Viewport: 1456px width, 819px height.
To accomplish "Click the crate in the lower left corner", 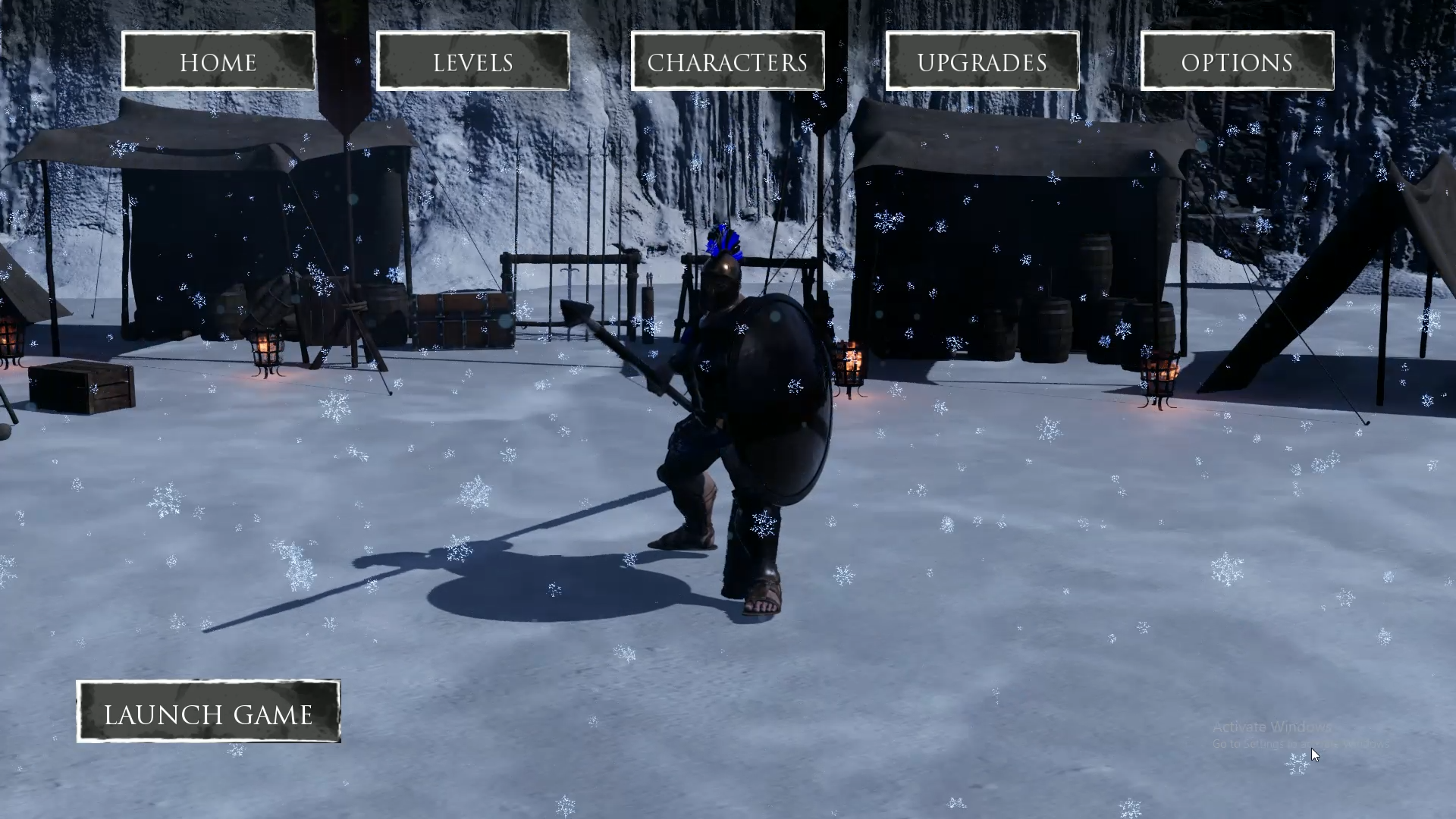I will coord(80,387).
